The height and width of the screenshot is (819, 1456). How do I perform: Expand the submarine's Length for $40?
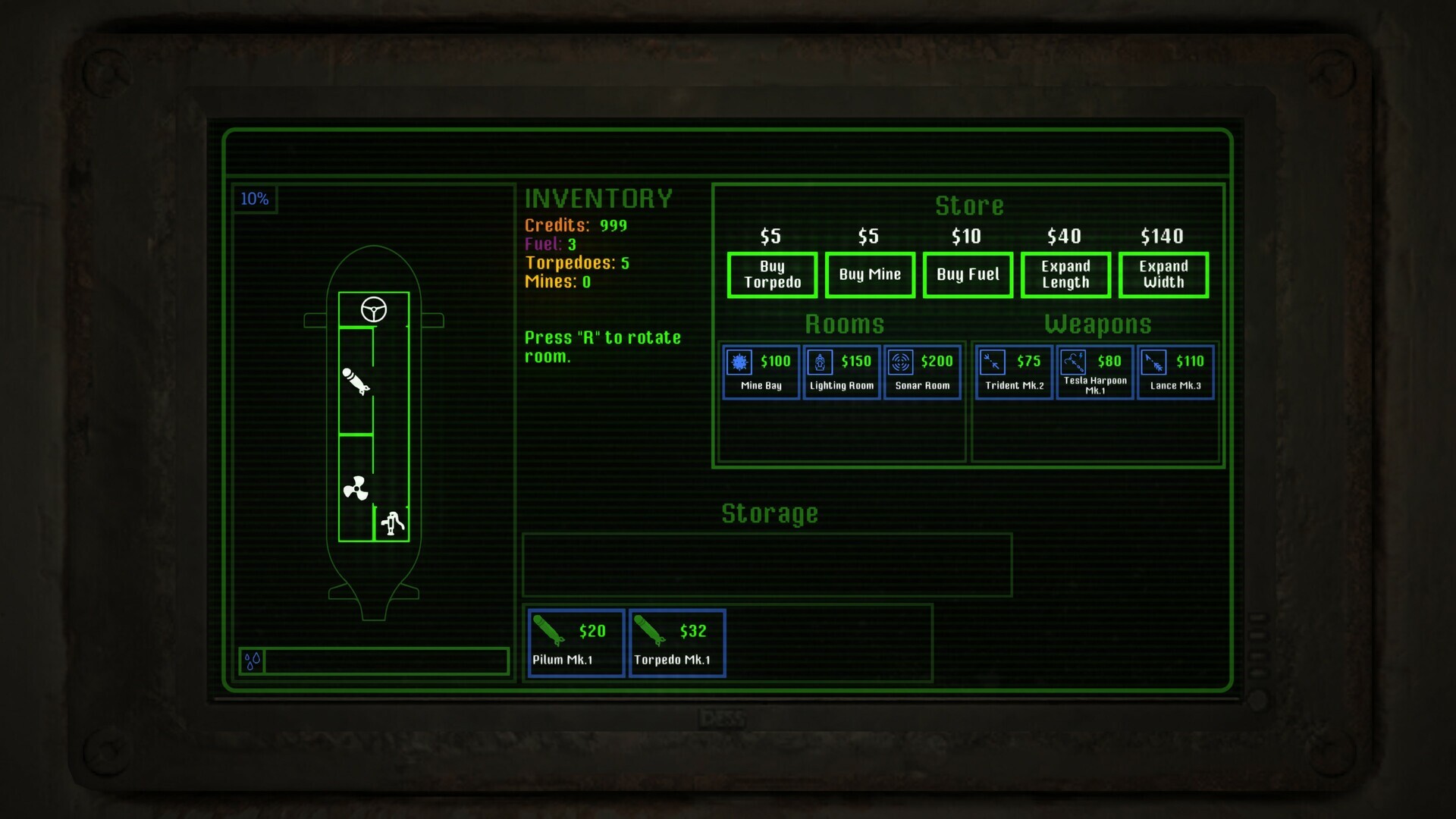(x=1065, y=275)
